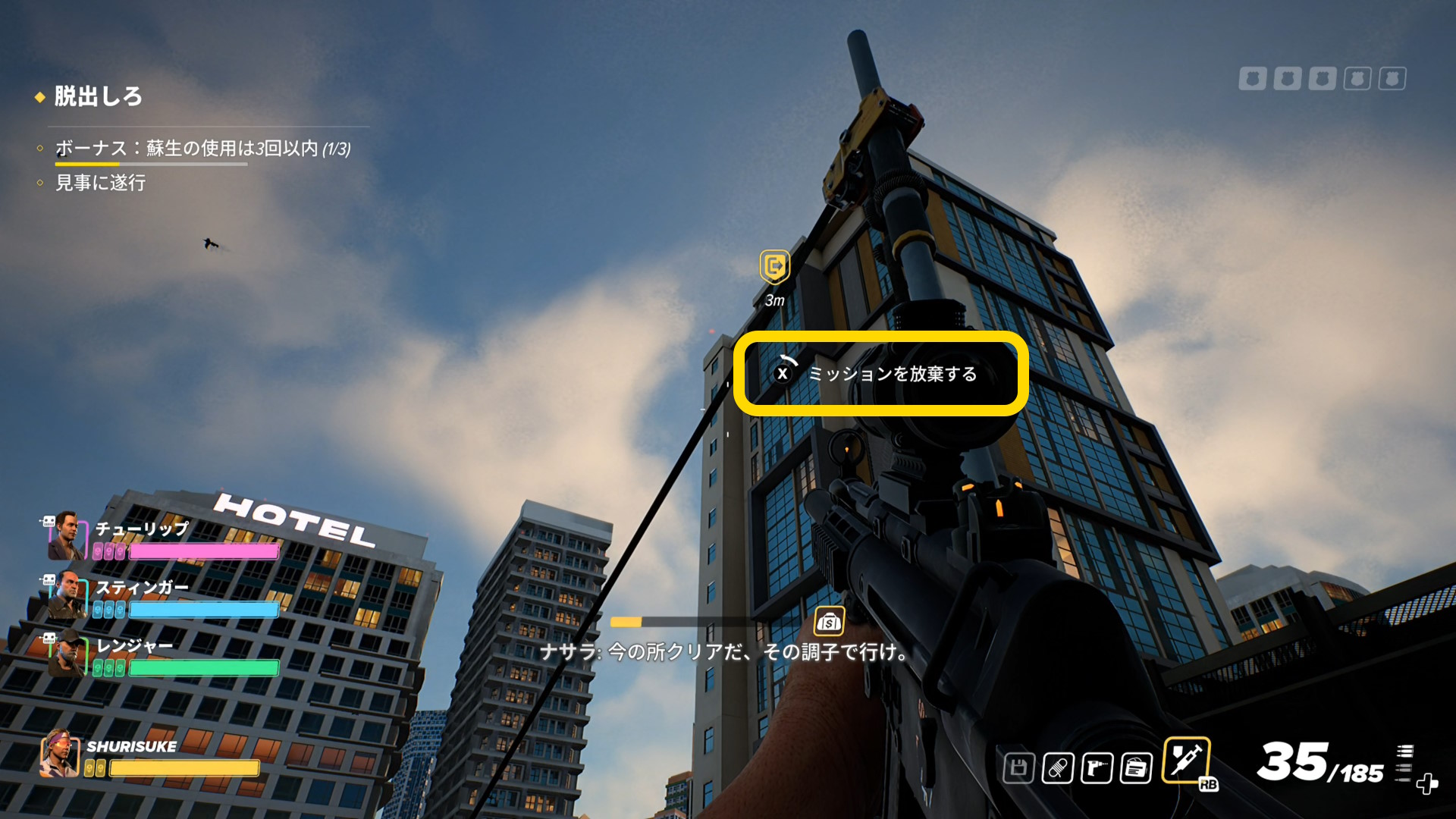The height and width of the screenshot is (819, 1456).
Task: Choose the drill tool slot
Action: pos(1097,768)
